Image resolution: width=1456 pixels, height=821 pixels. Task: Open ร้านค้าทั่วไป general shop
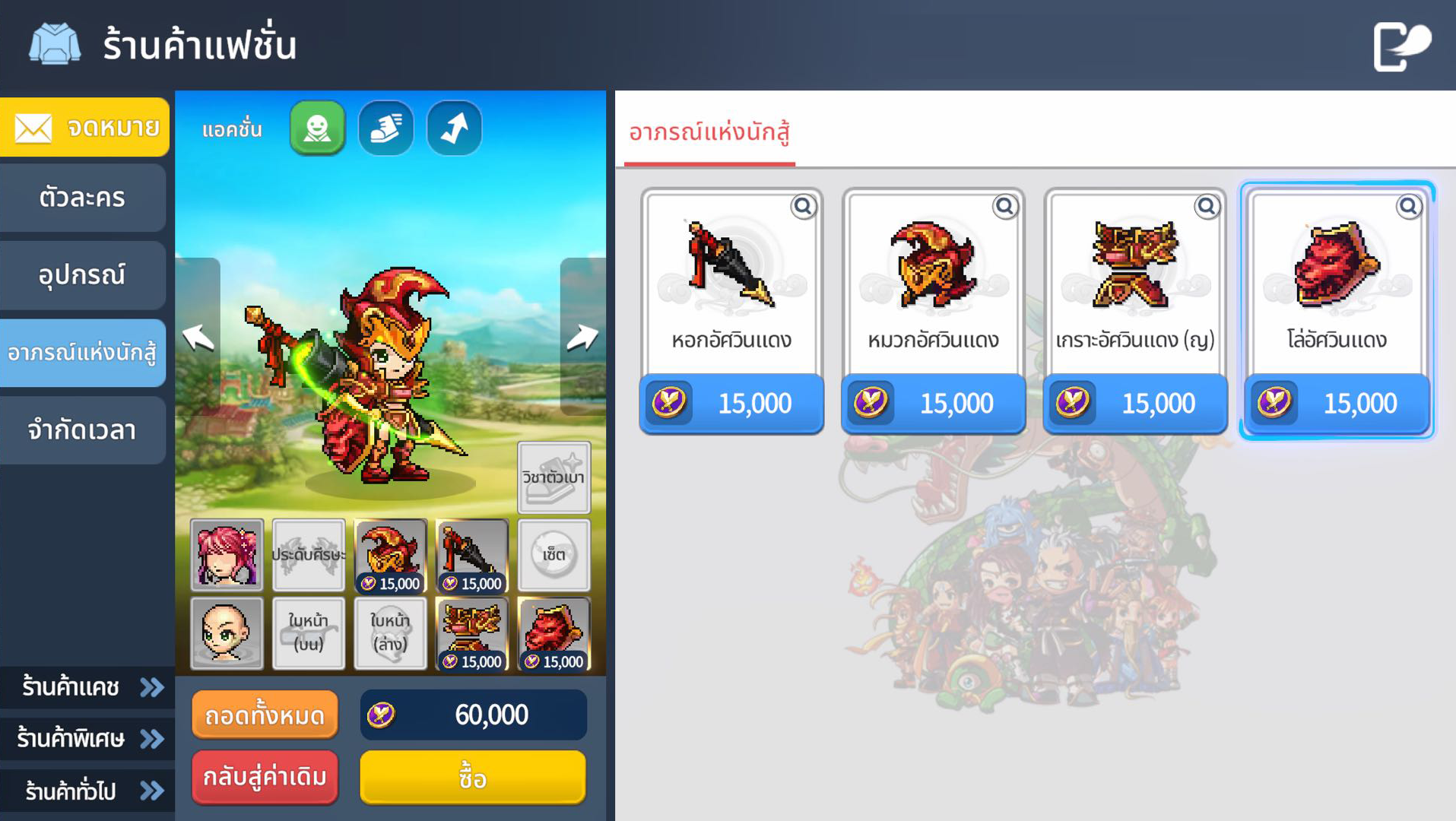tap(87, 791)
